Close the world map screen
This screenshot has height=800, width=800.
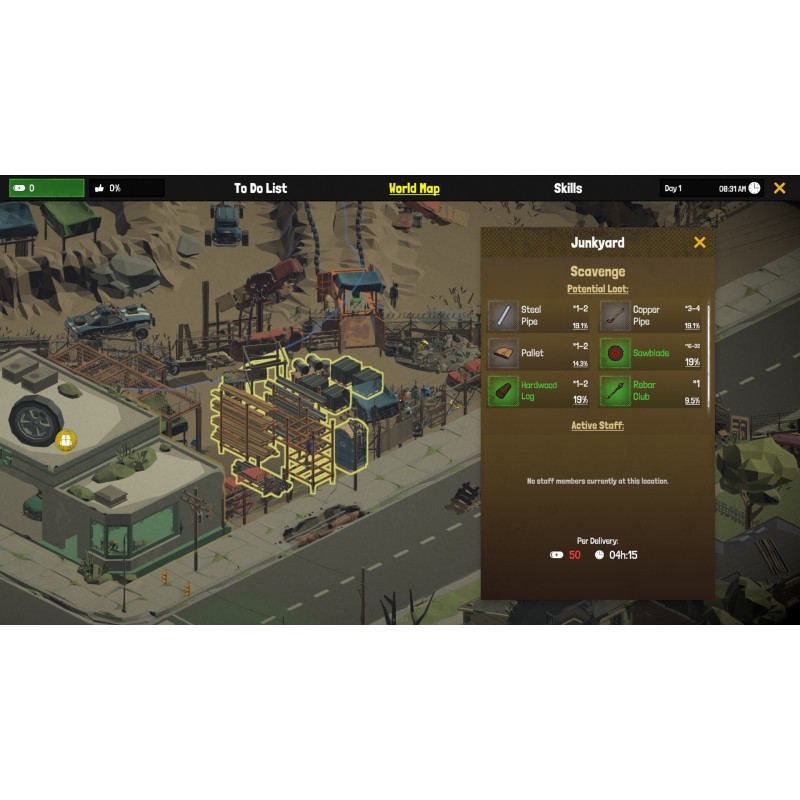pyautogui.click(x=779, y=188)
